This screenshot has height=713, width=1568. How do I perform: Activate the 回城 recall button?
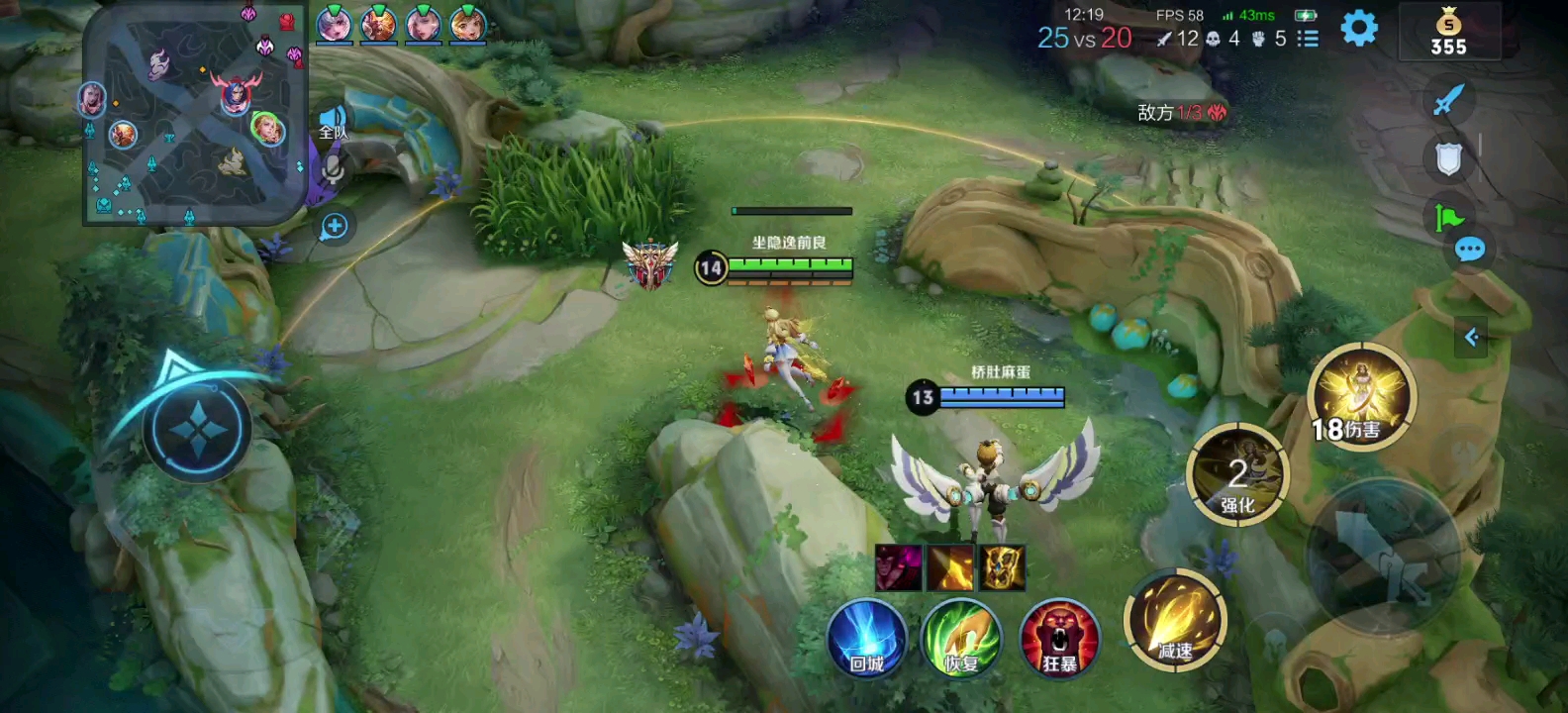click(866, 638)
